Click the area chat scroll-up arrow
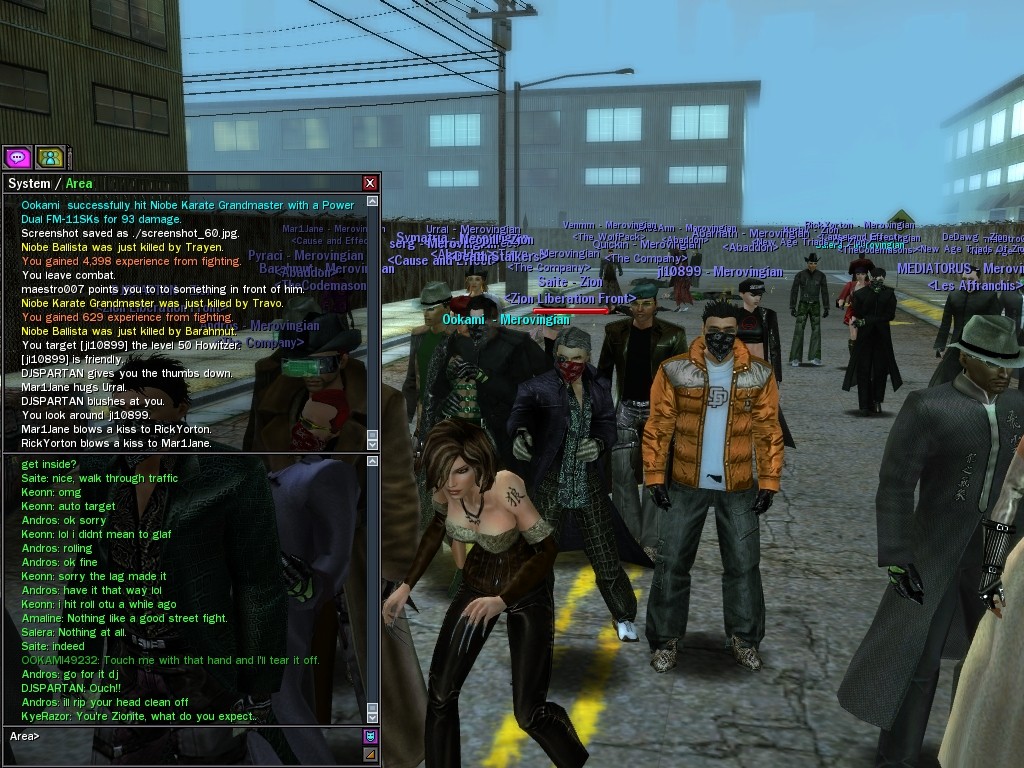 pyautogui.click(x=373, y=461)
